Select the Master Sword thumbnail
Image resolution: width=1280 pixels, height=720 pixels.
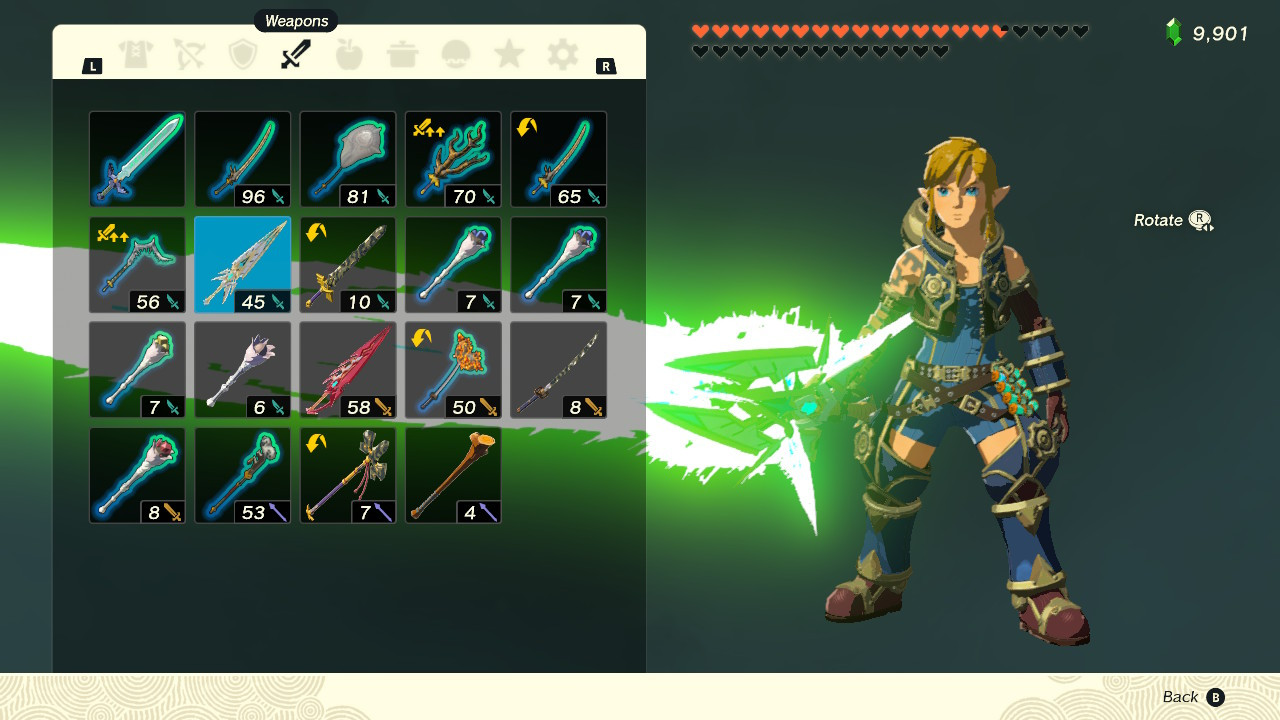[137, 159]
